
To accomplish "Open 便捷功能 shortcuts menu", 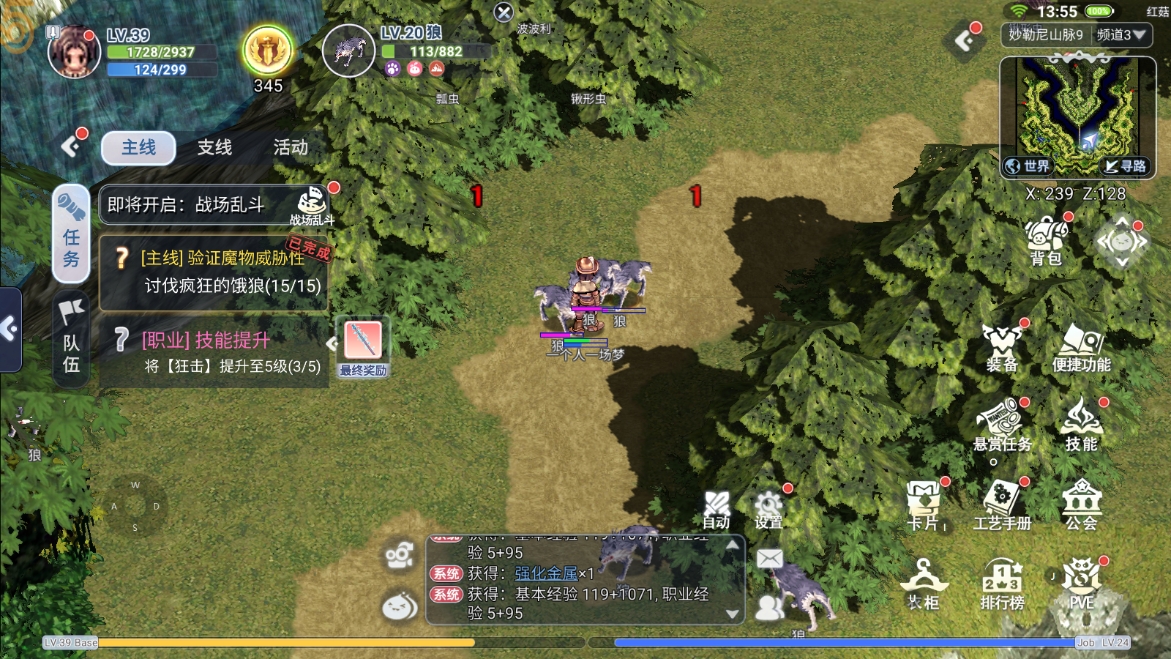I will pos(1081,347).
